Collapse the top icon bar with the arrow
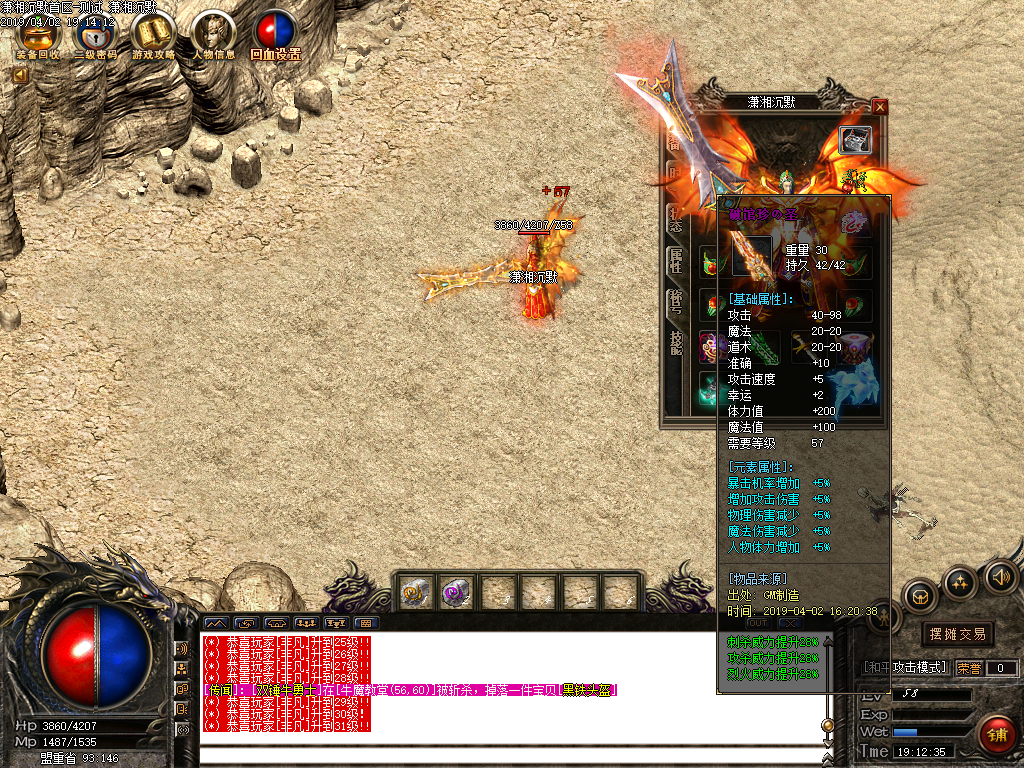This screenshot has width=1024, height=768. tap(21, 75)
